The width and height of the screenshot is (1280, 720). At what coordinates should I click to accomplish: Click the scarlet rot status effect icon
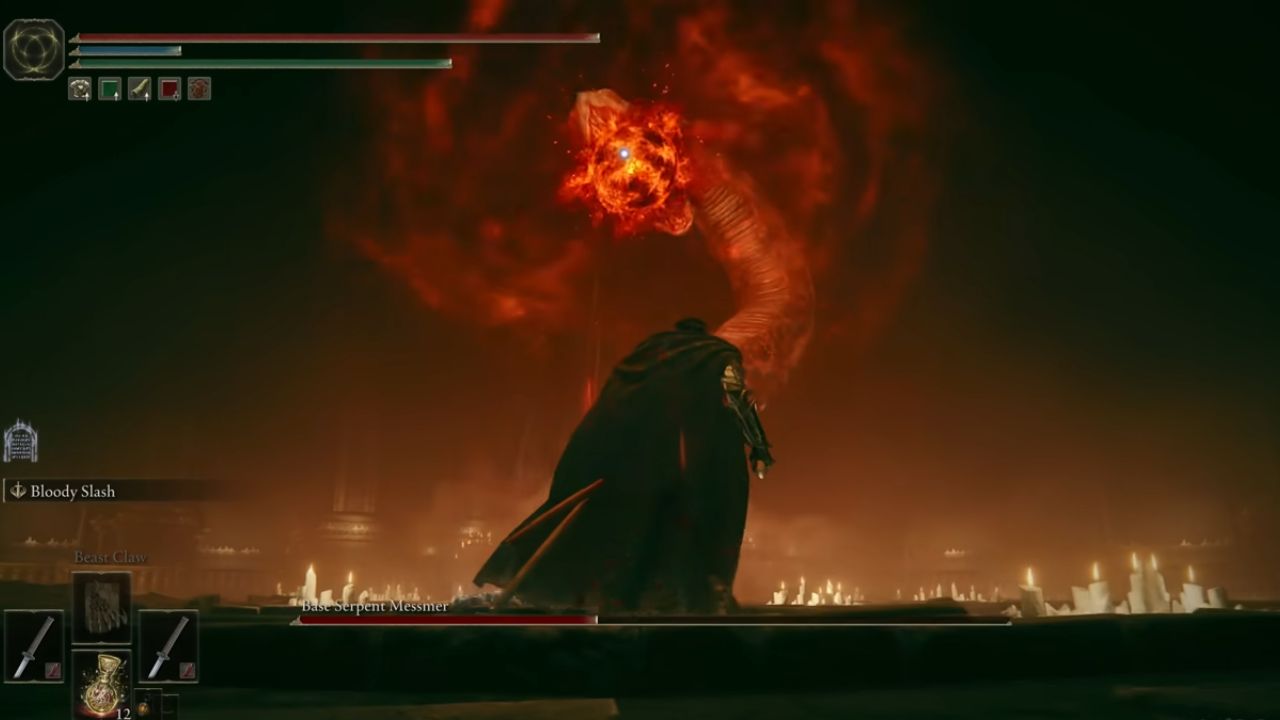pyautogui.click(x=199, y=90)
